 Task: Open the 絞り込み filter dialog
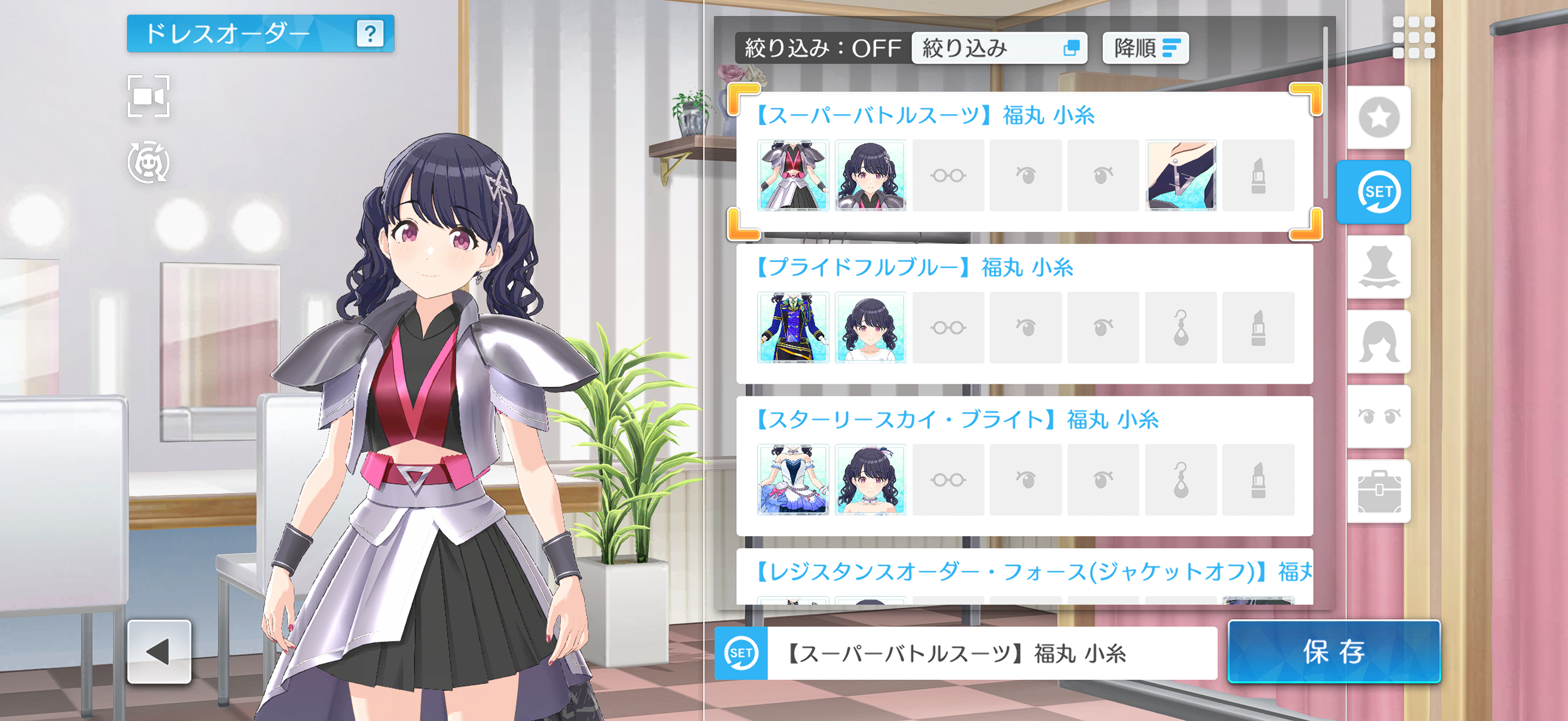[x=999, y=48]
